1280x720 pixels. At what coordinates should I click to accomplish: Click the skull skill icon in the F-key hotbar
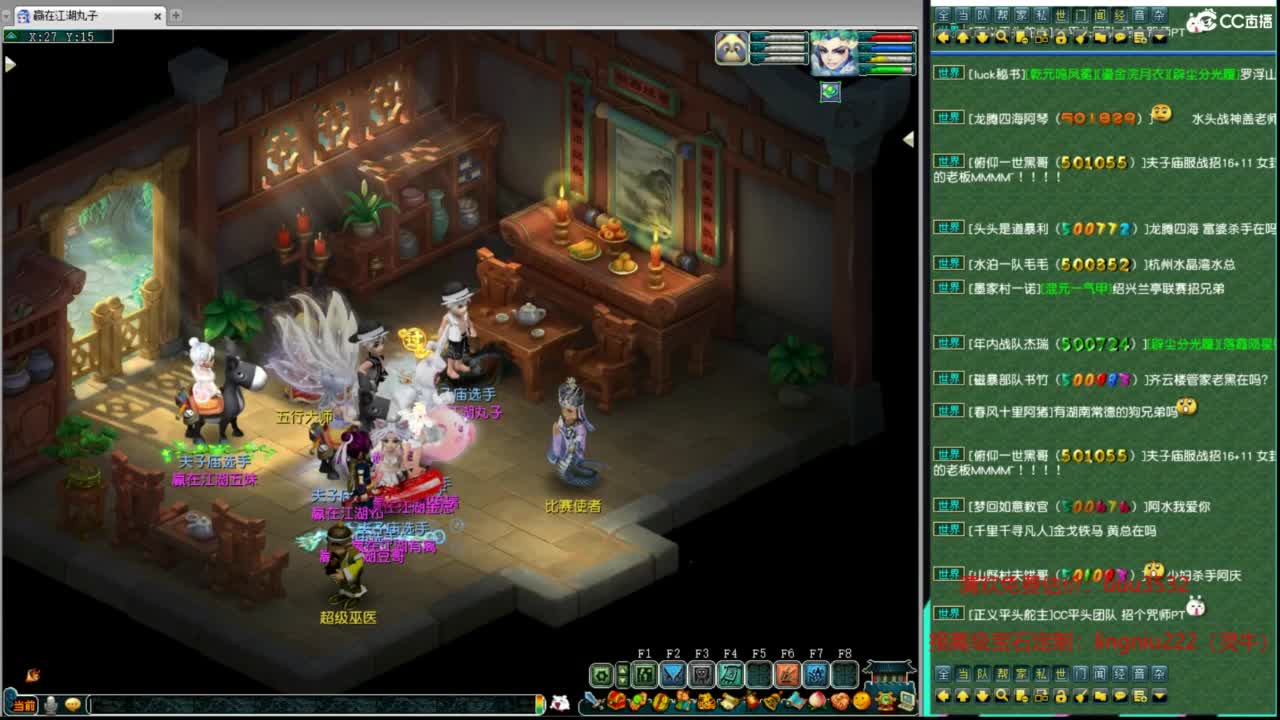[700, 673]
